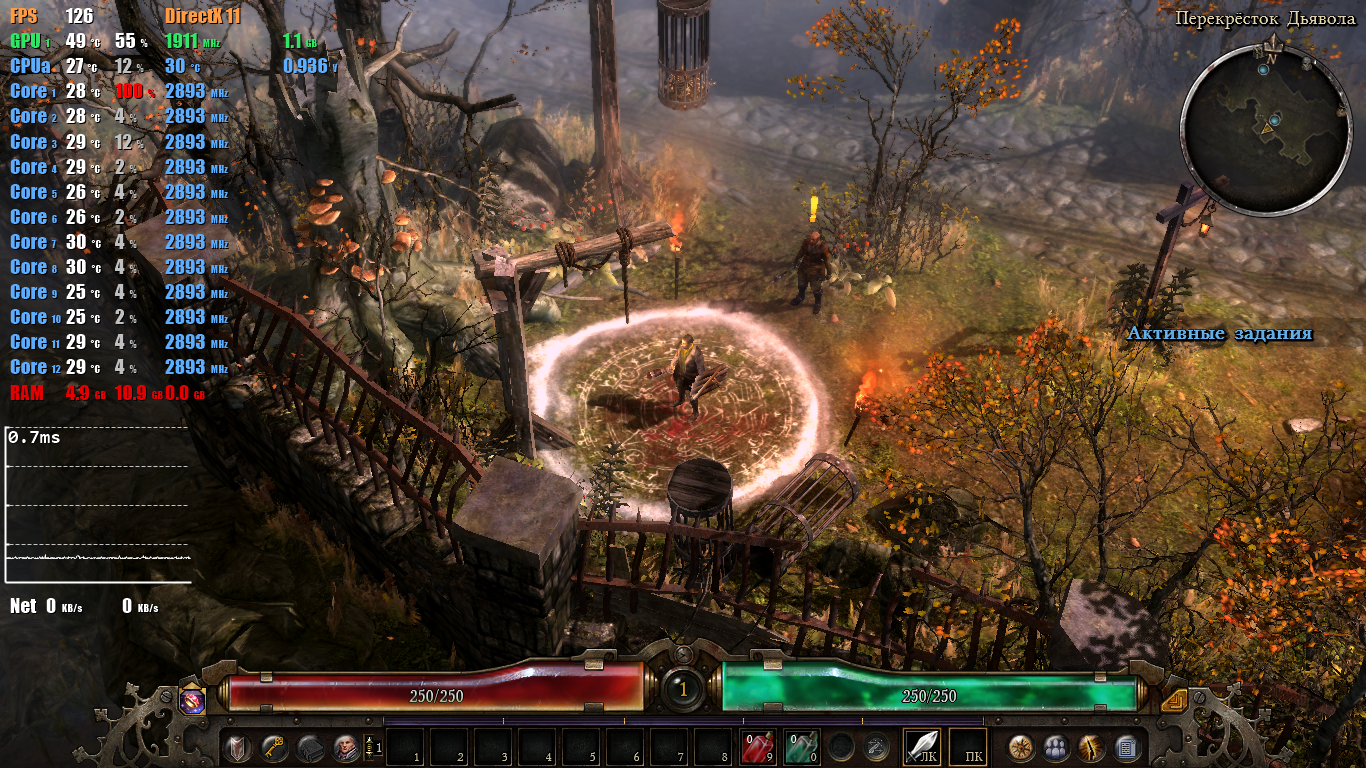
Task: Use the red health potion slot
Action: click(x=757, y=746)
